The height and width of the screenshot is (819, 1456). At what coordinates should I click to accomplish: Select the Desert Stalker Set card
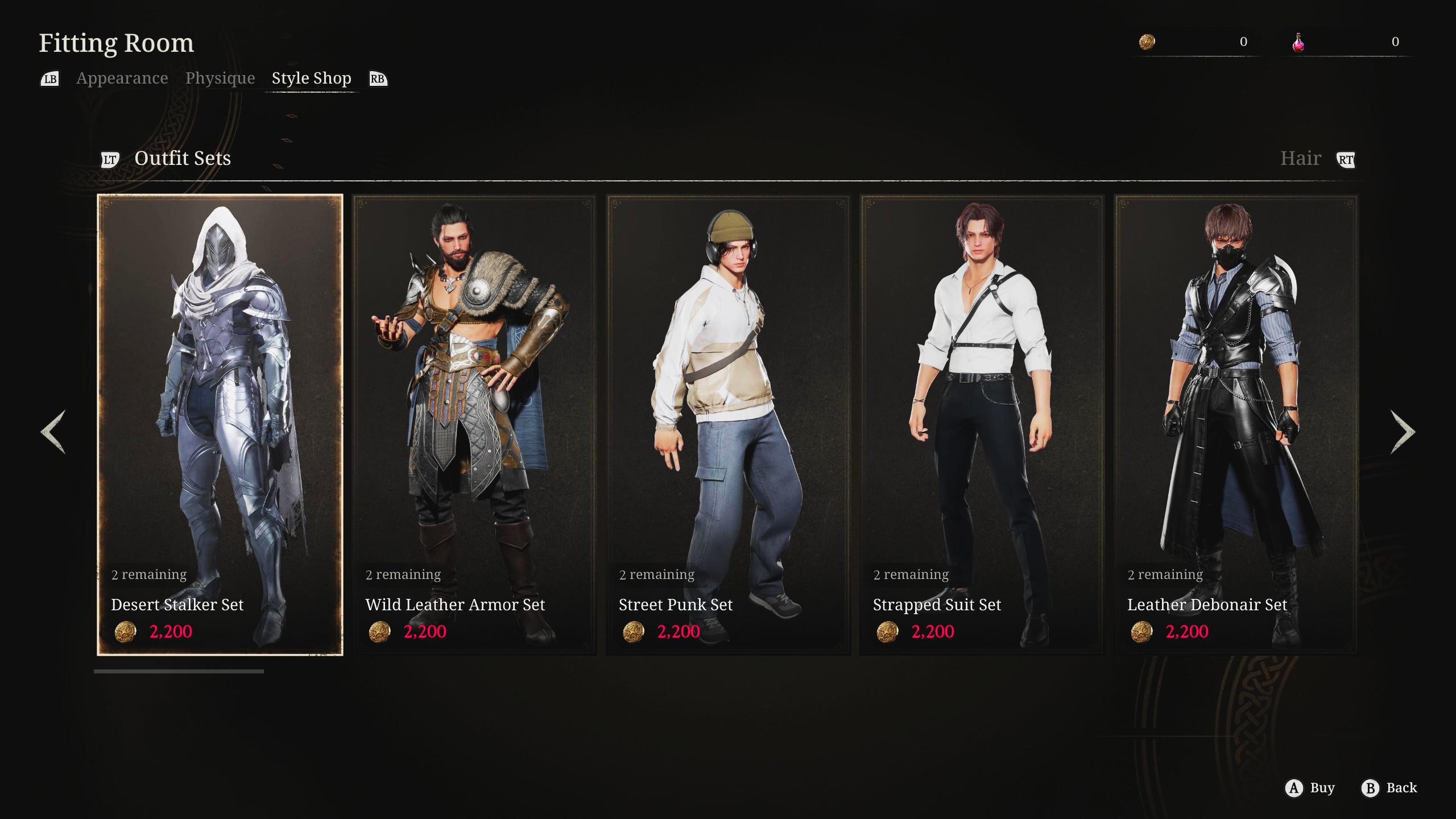click(x=220, y=424)
